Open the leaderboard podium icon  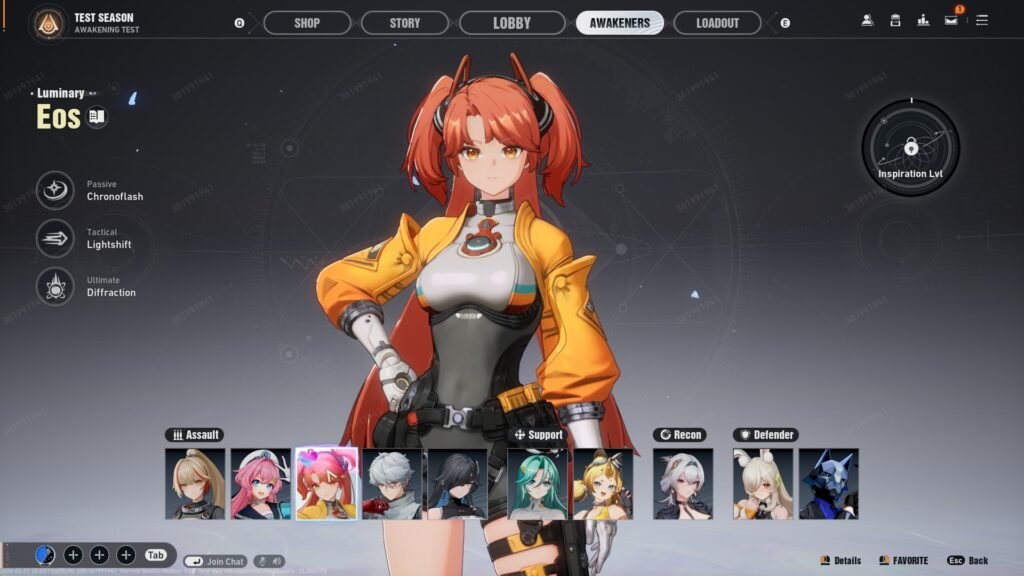[x=923, y=20]
